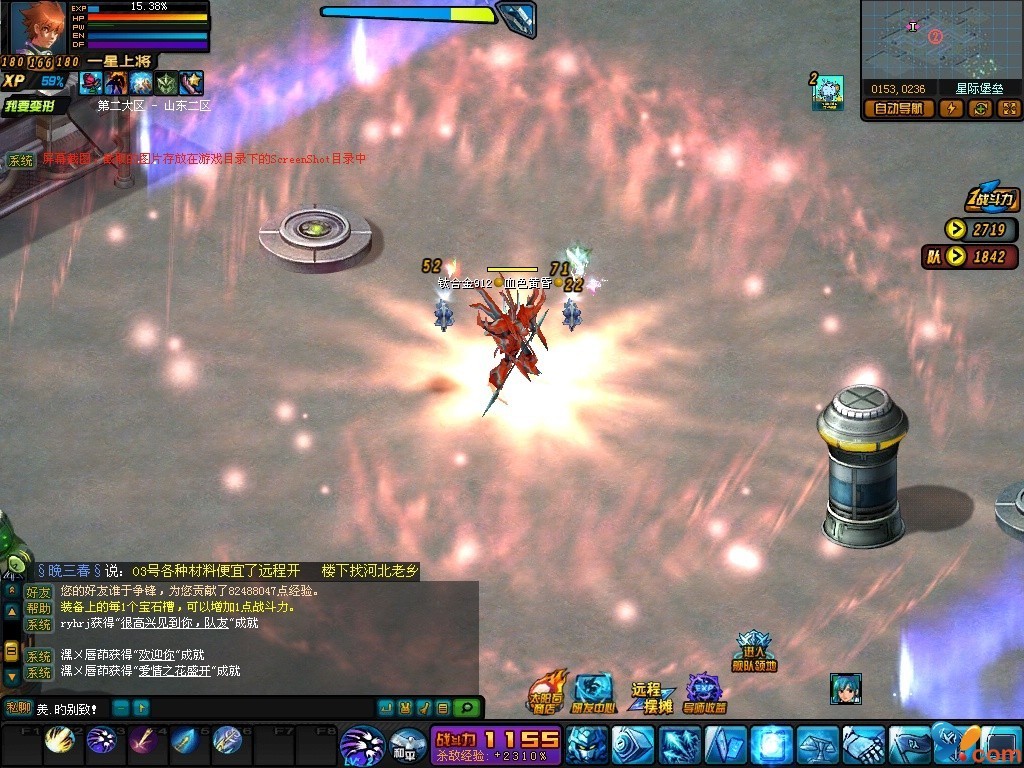This screenshot has width=1024, height=768.
Task: Expand the map with the fullscreen button
Action: (1008, 109)
